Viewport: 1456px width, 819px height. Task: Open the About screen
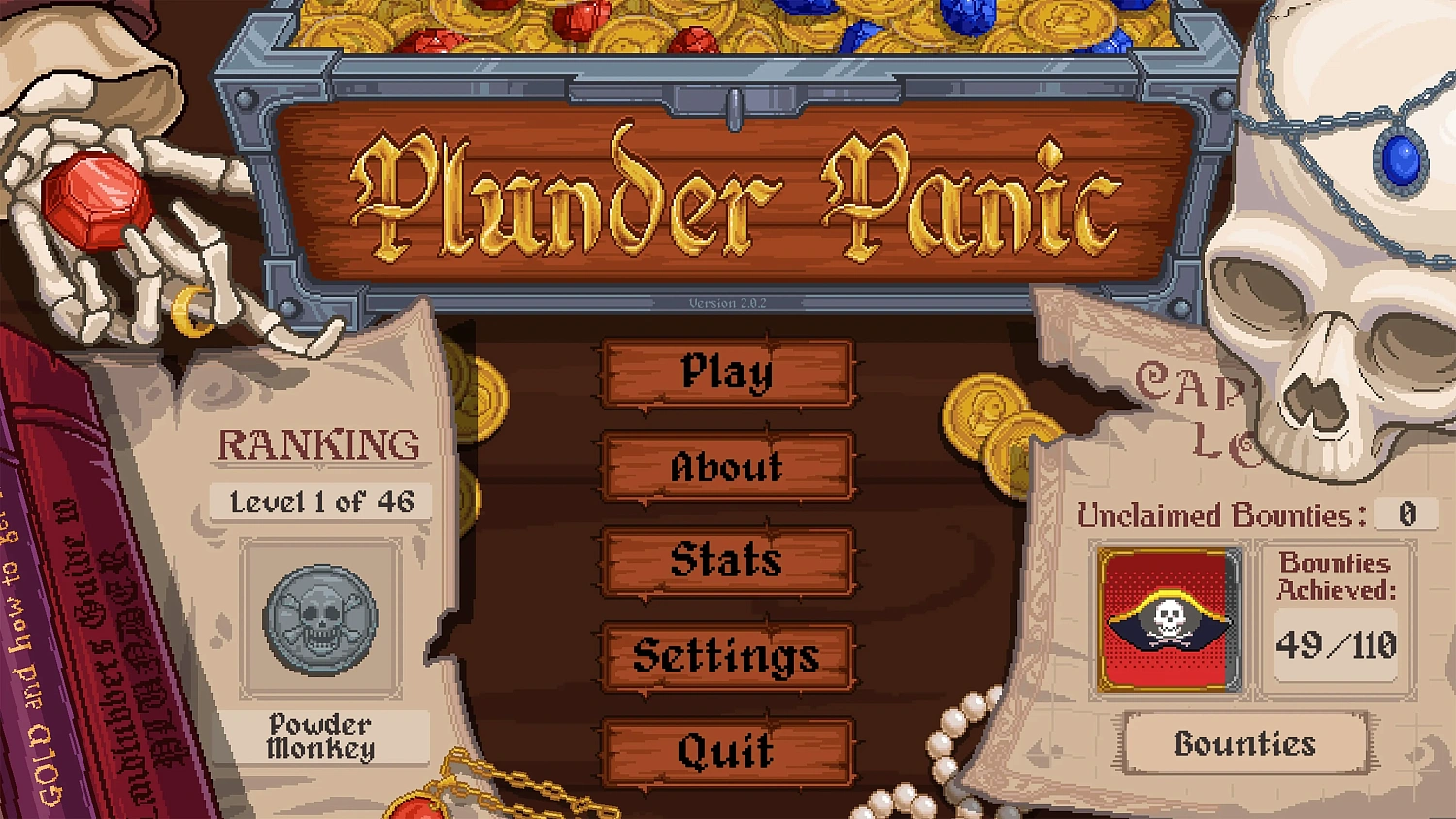click(728, 469)
